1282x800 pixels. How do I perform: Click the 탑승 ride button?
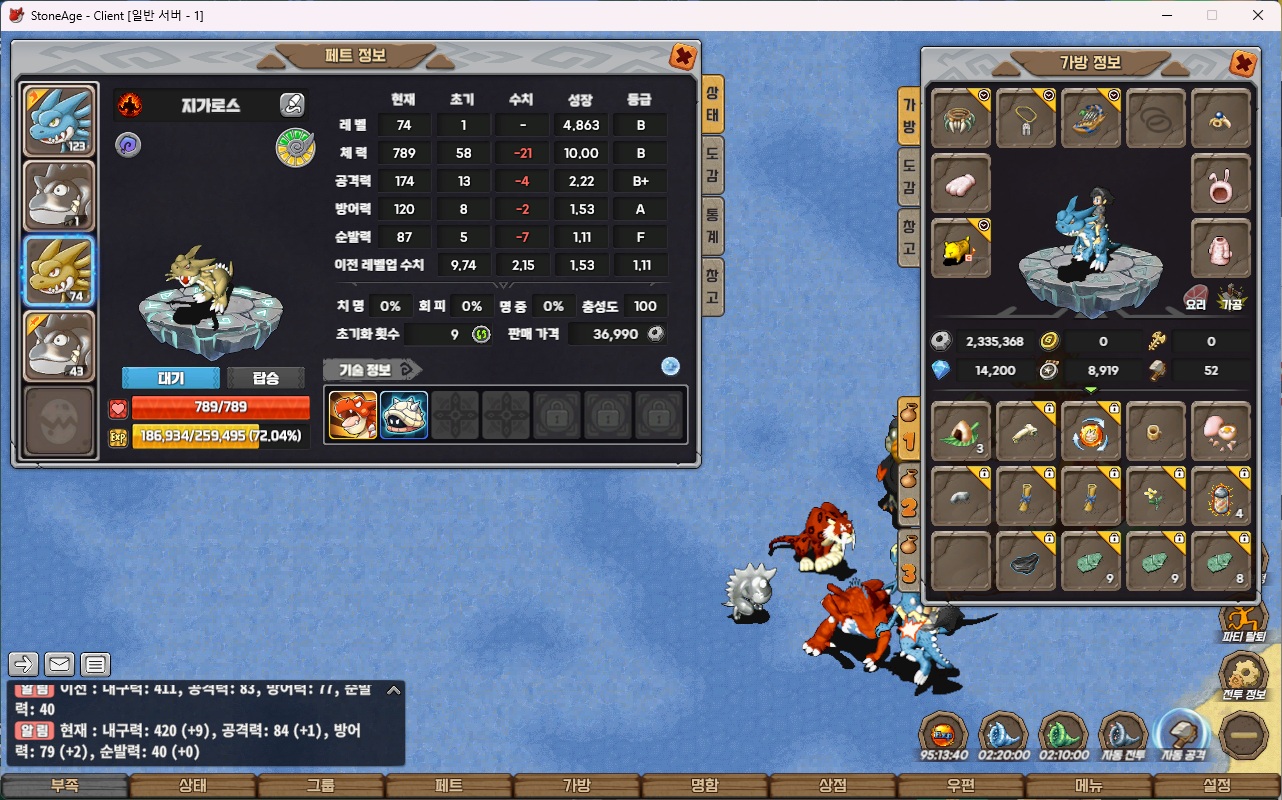(x=266, y=378)
